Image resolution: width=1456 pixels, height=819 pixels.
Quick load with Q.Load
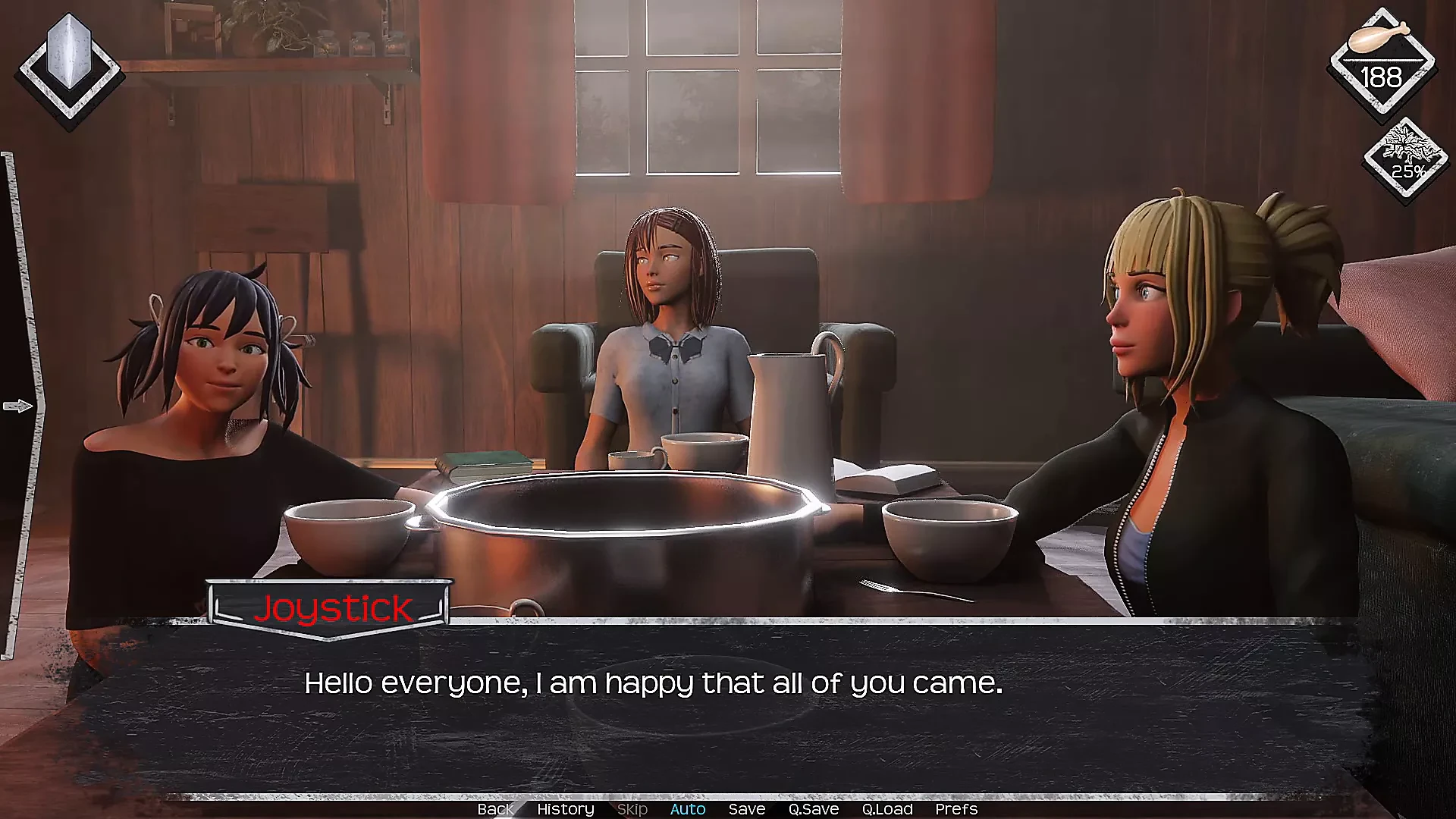tap(886, 809)
